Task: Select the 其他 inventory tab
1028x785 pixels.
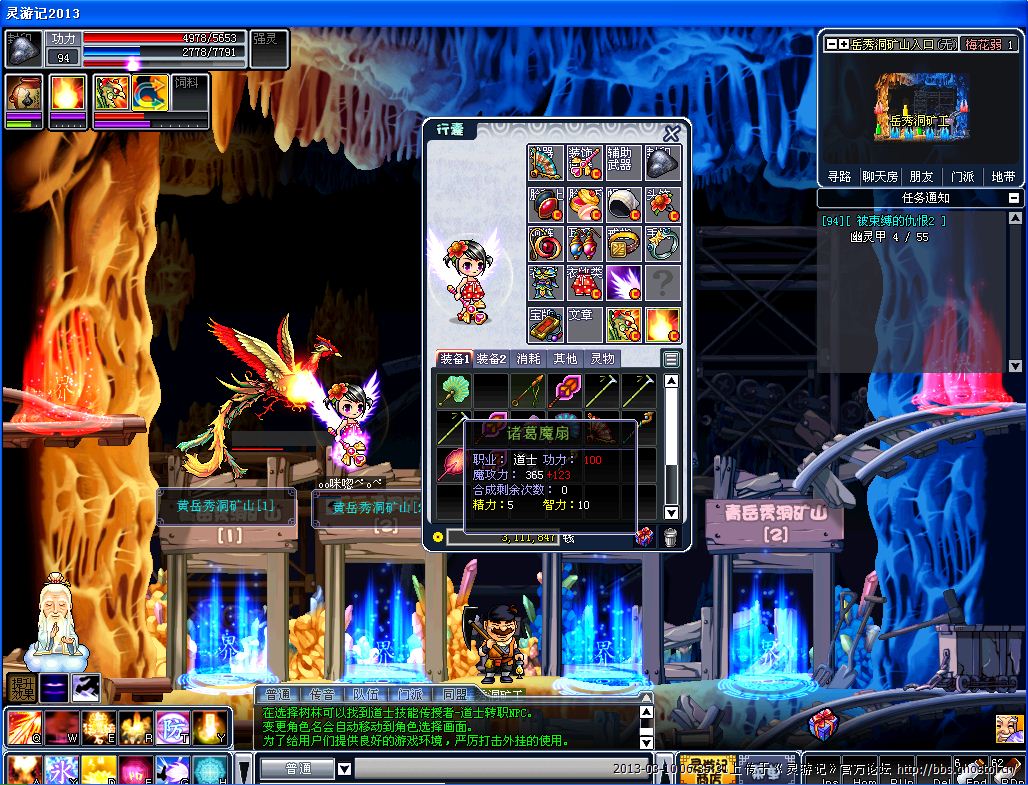Action: pyautogui.click(x=565, y=359)
